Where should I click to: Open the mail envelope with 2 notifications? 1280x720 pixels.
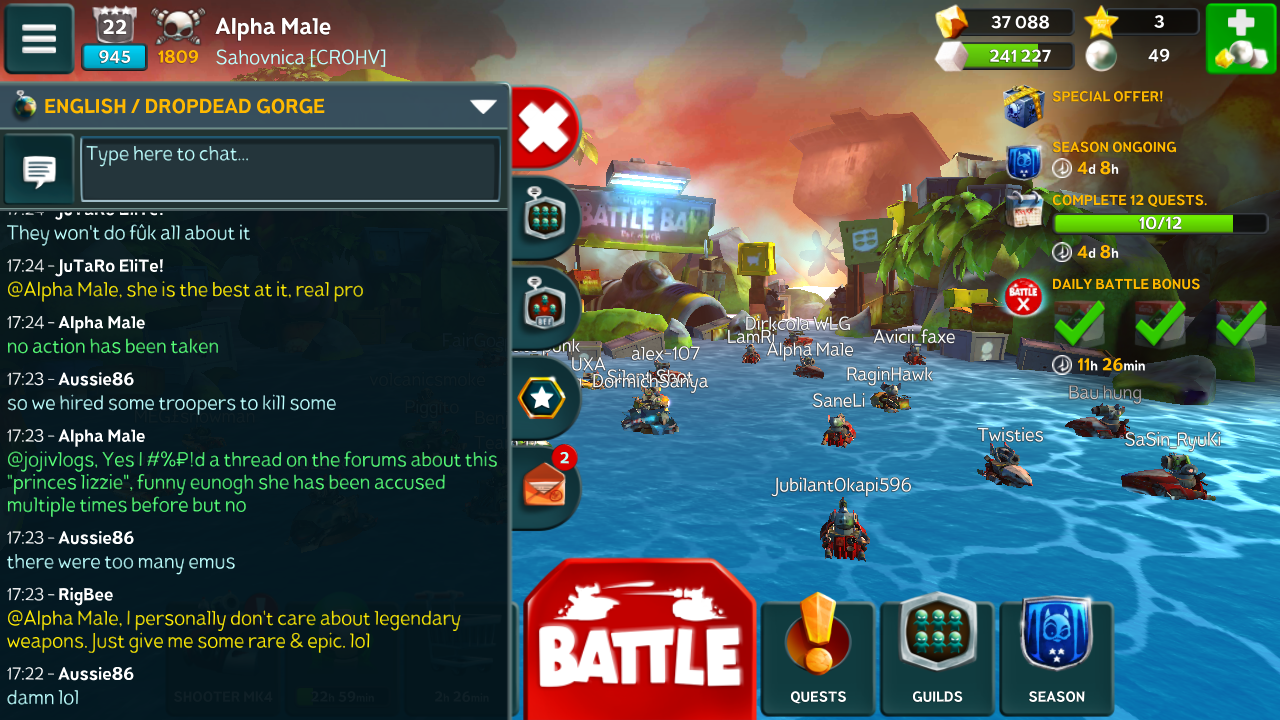[x=544, y=487]
